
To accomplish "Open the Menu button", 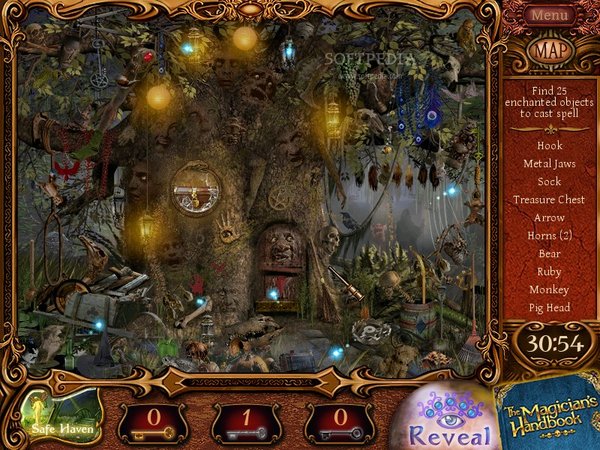I will pos(550,15).
